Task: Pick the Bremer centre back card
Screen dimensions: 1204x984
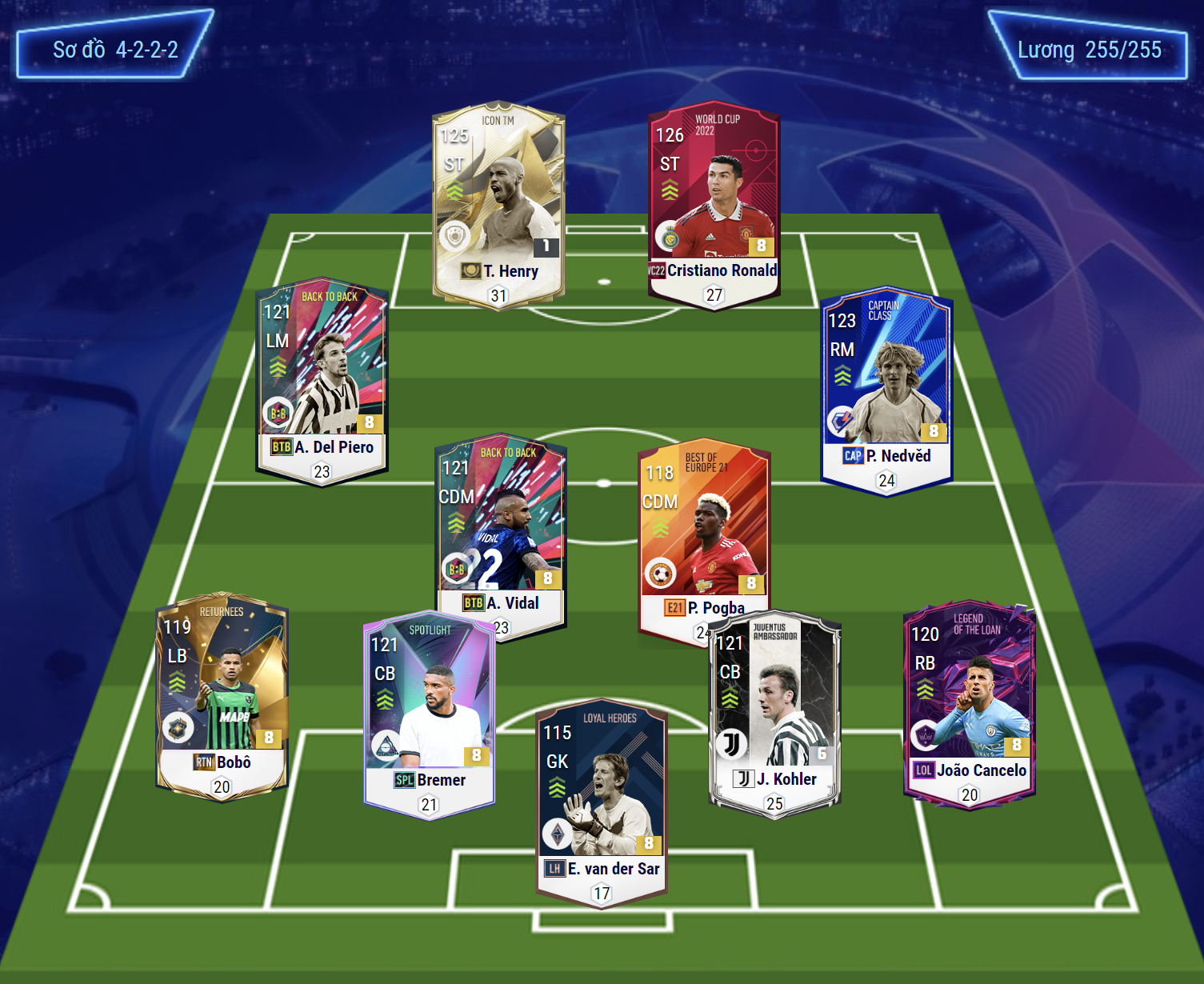Action: [x=430, y=714]
